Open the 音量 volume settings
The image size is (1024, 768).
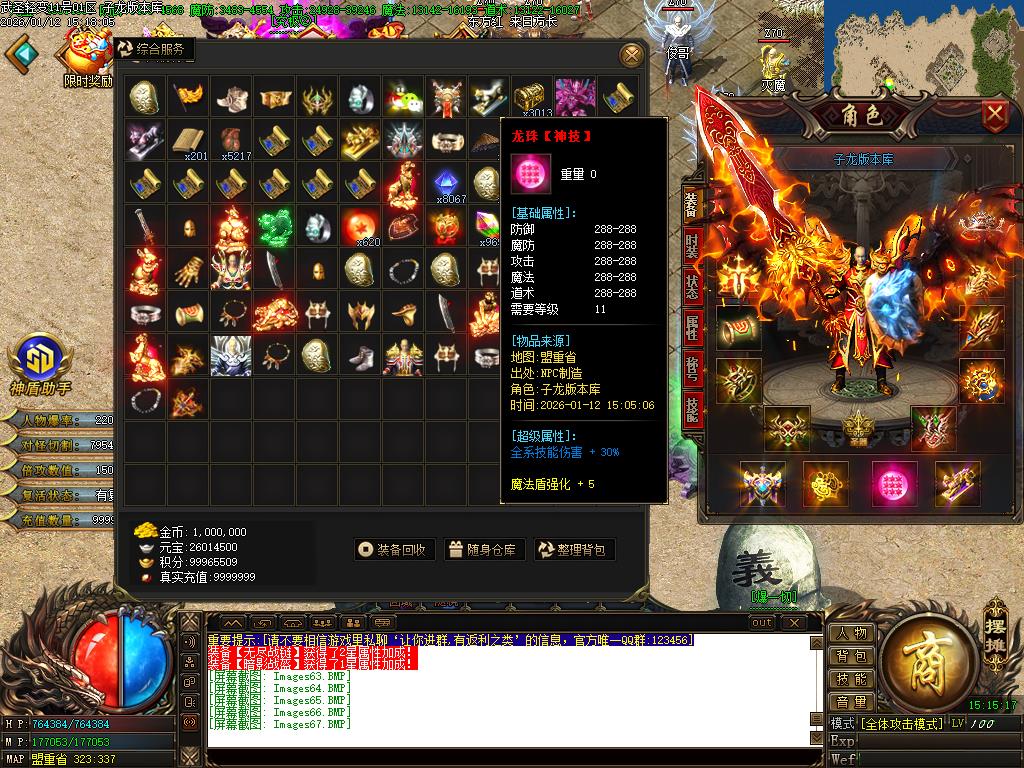coord(851,702)
